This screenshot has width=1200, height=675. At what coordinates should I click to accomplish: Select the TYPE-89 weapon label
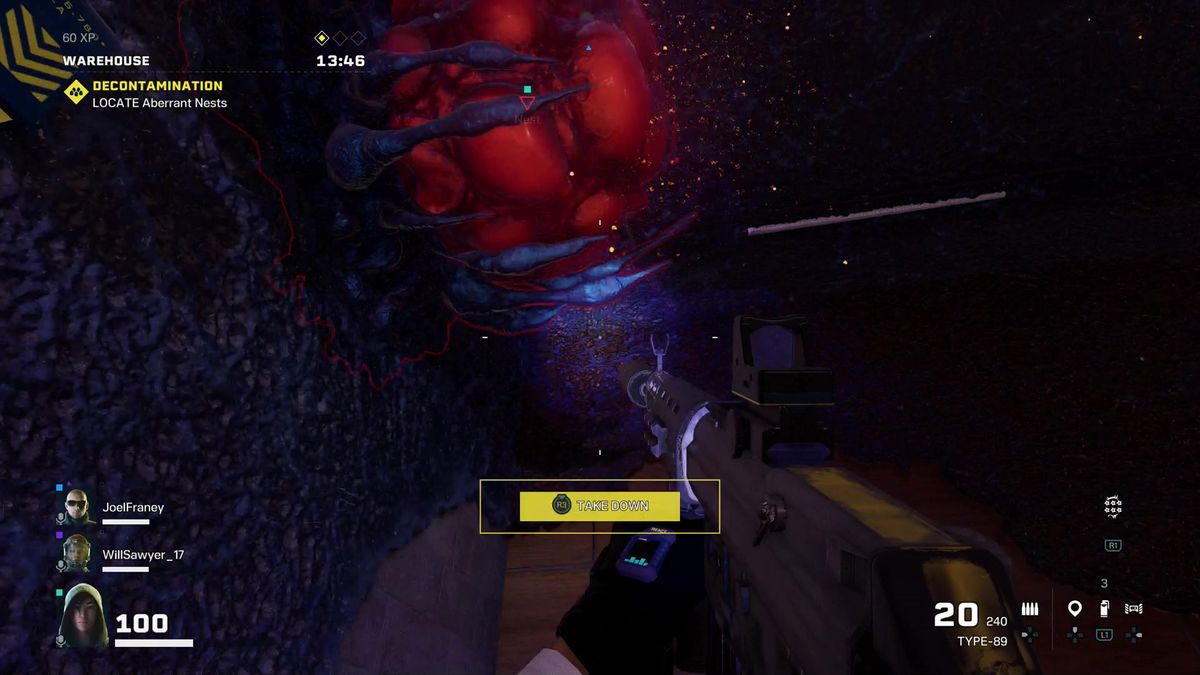(x=982, y=641)
